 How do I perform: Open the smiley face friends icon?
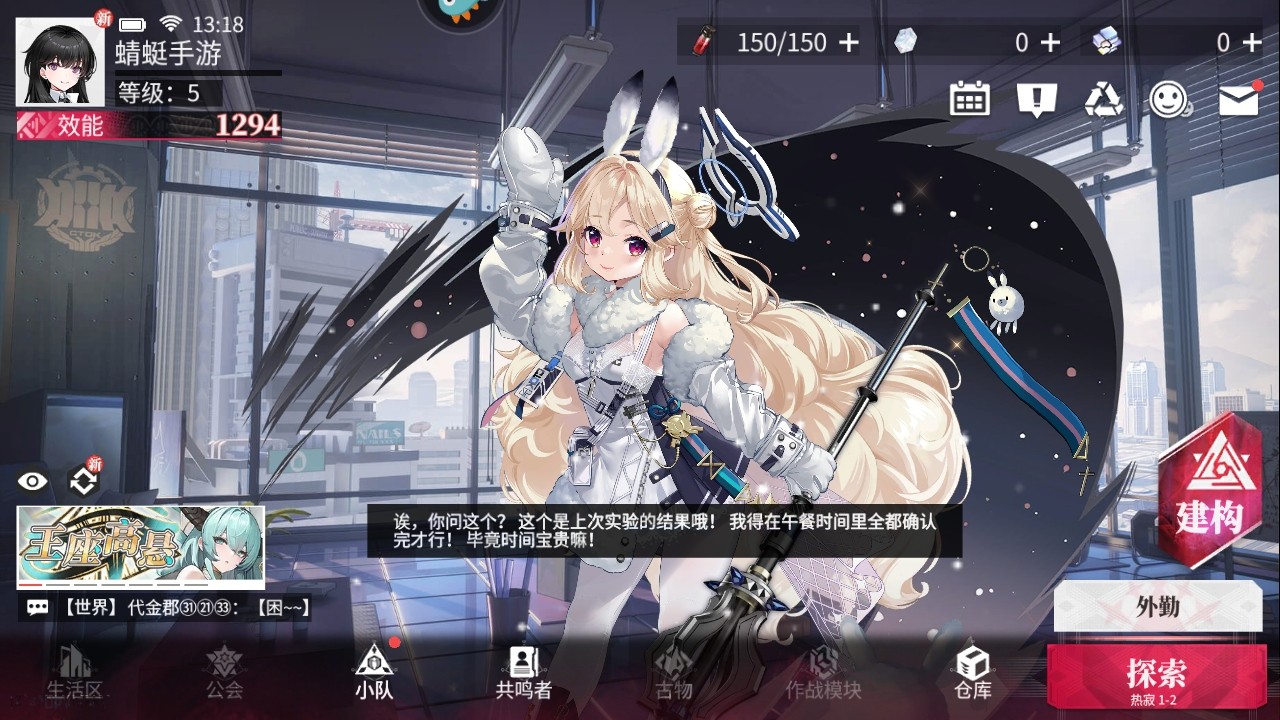pos(1170,99)
